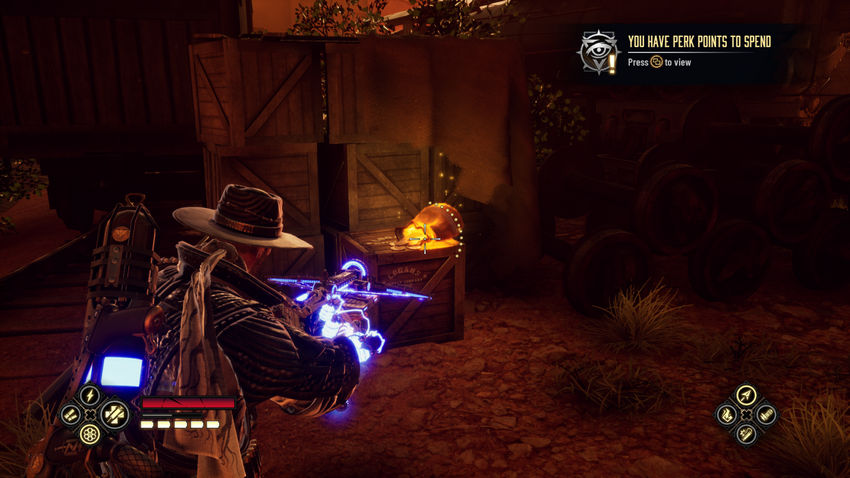Activate the cross-shaped ability icon
Image resolution: width=850 pixels, height=478 pixels.
(113, 414)
